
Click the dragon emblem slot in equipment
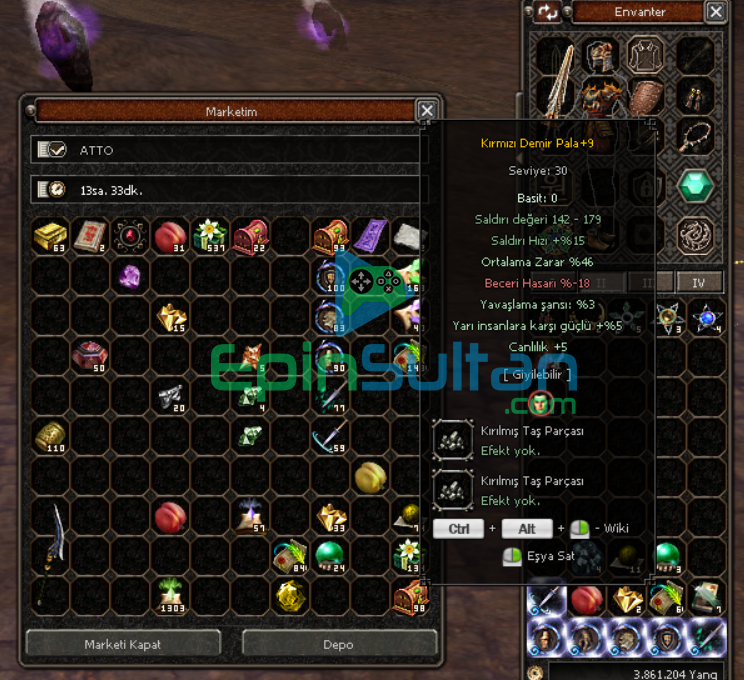click(695, 234)
